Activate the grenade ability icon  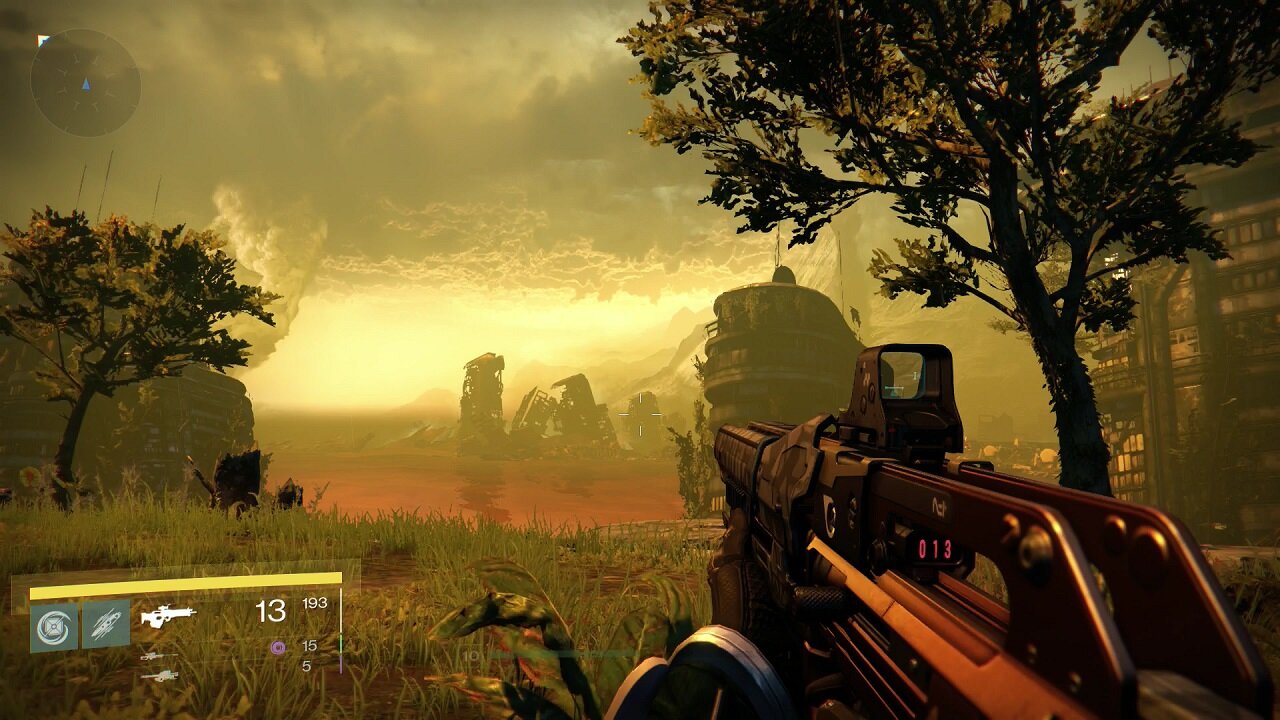(x=54, y=627)
